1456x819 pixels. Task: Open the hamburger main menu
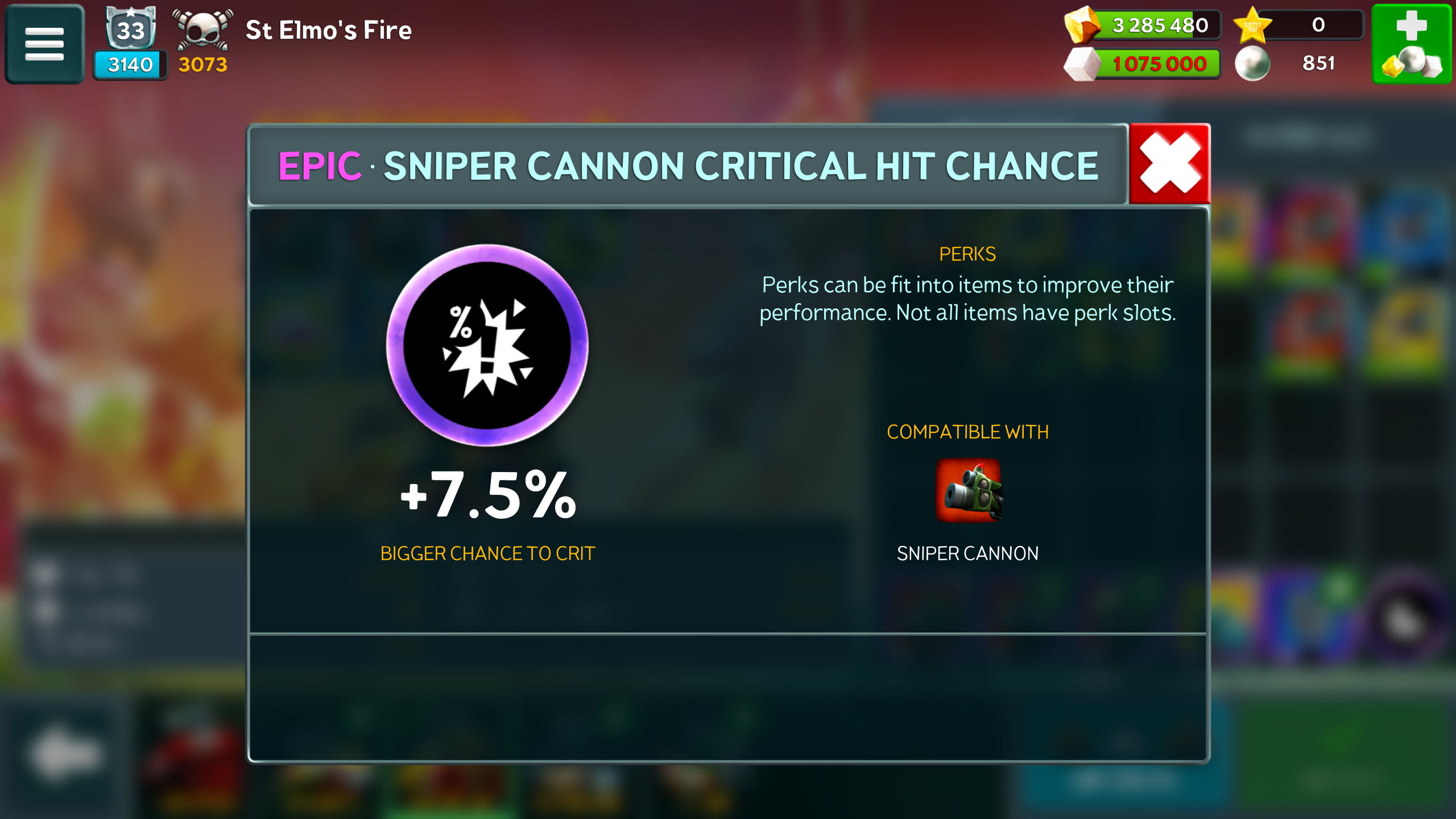click(x=44, y=44)
